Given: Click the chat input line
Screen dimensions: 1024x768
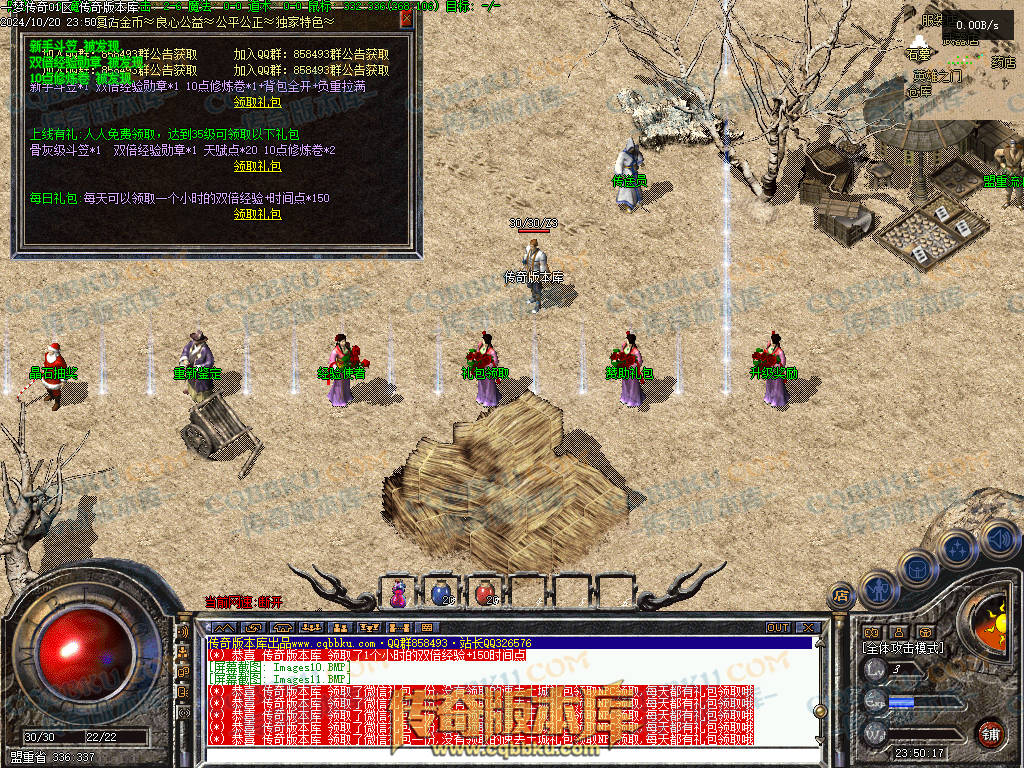Looking at the screenshot, I should click(500, 753).
